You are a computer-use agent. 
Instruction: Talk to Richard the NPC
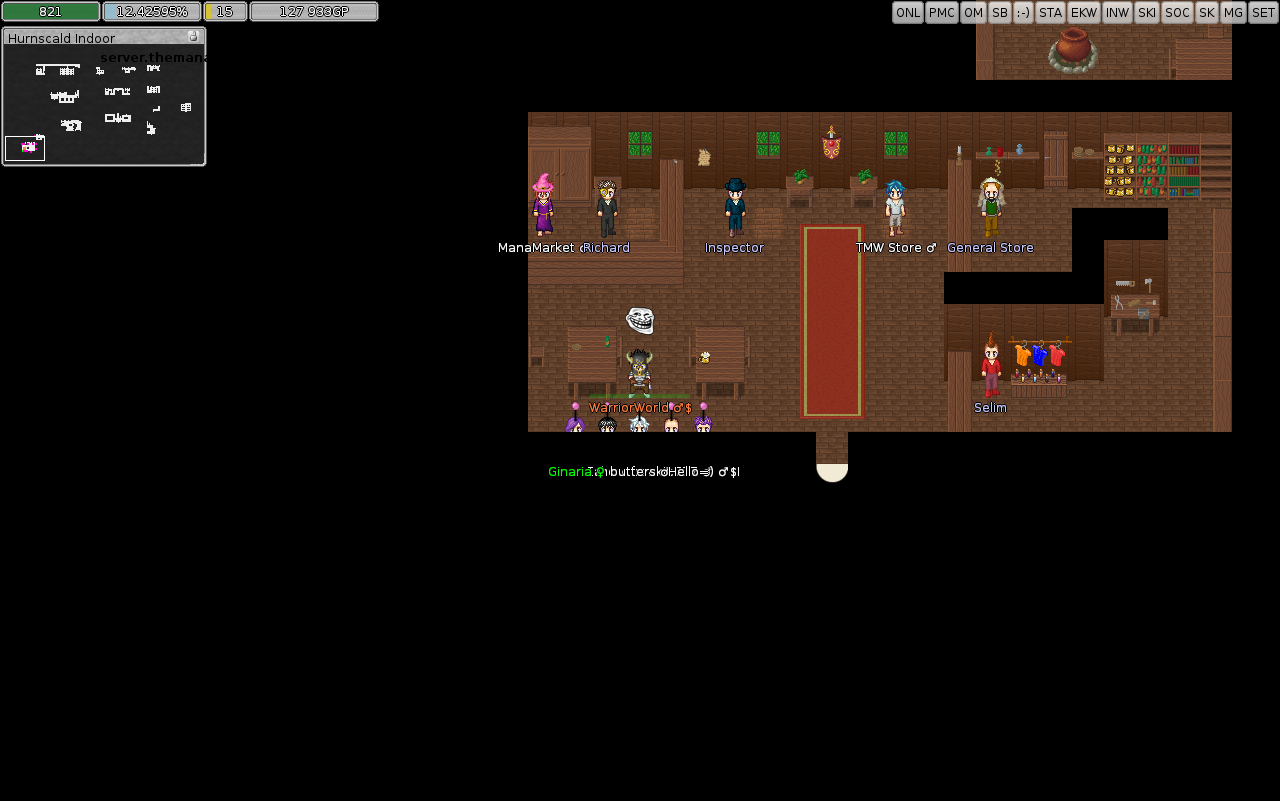click(x=608, y=205)
